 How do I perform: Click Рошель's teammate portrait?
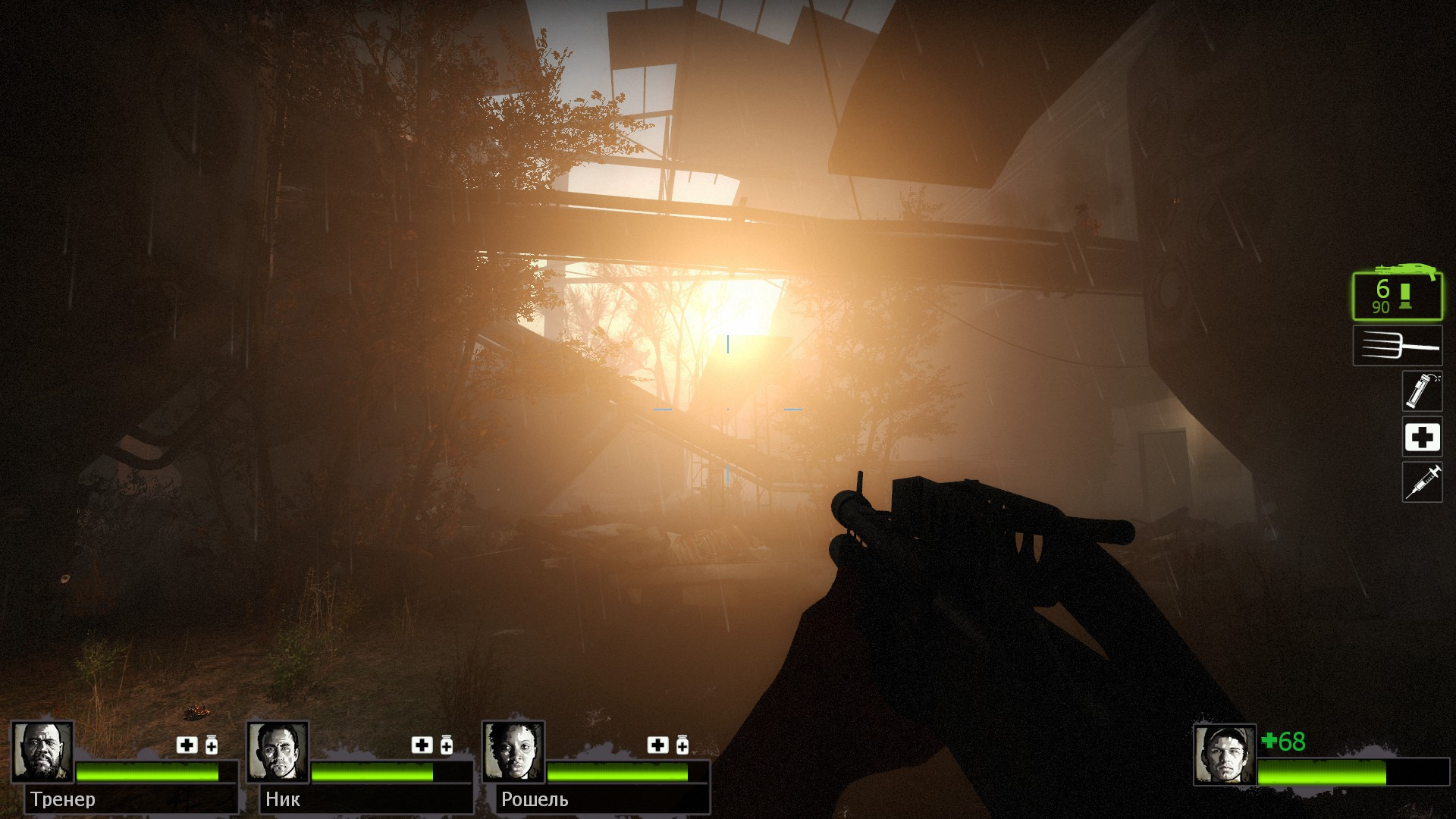point(513,752)
